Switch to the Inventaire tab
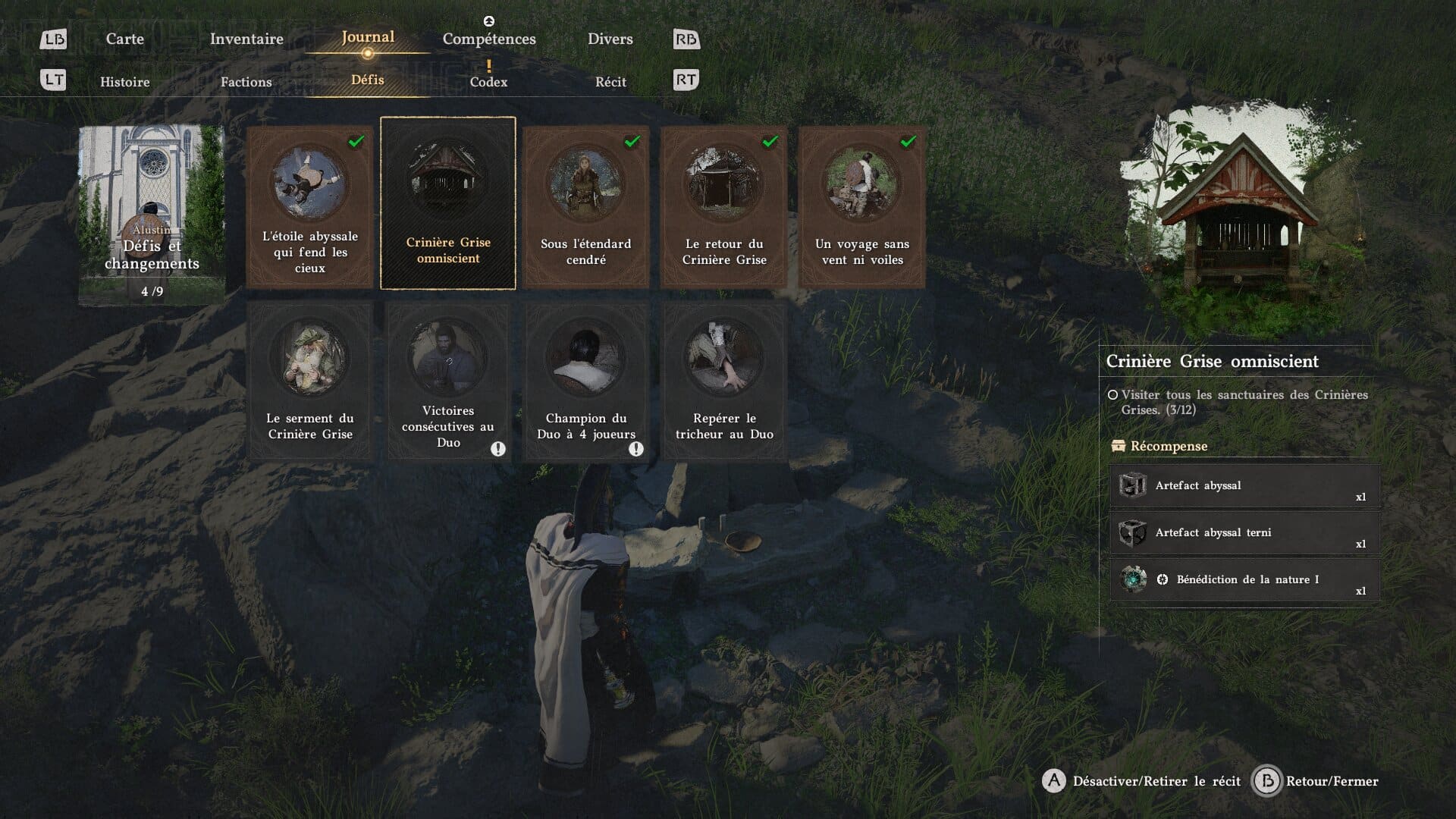1456x819 pixels. [x=246, y=39]
